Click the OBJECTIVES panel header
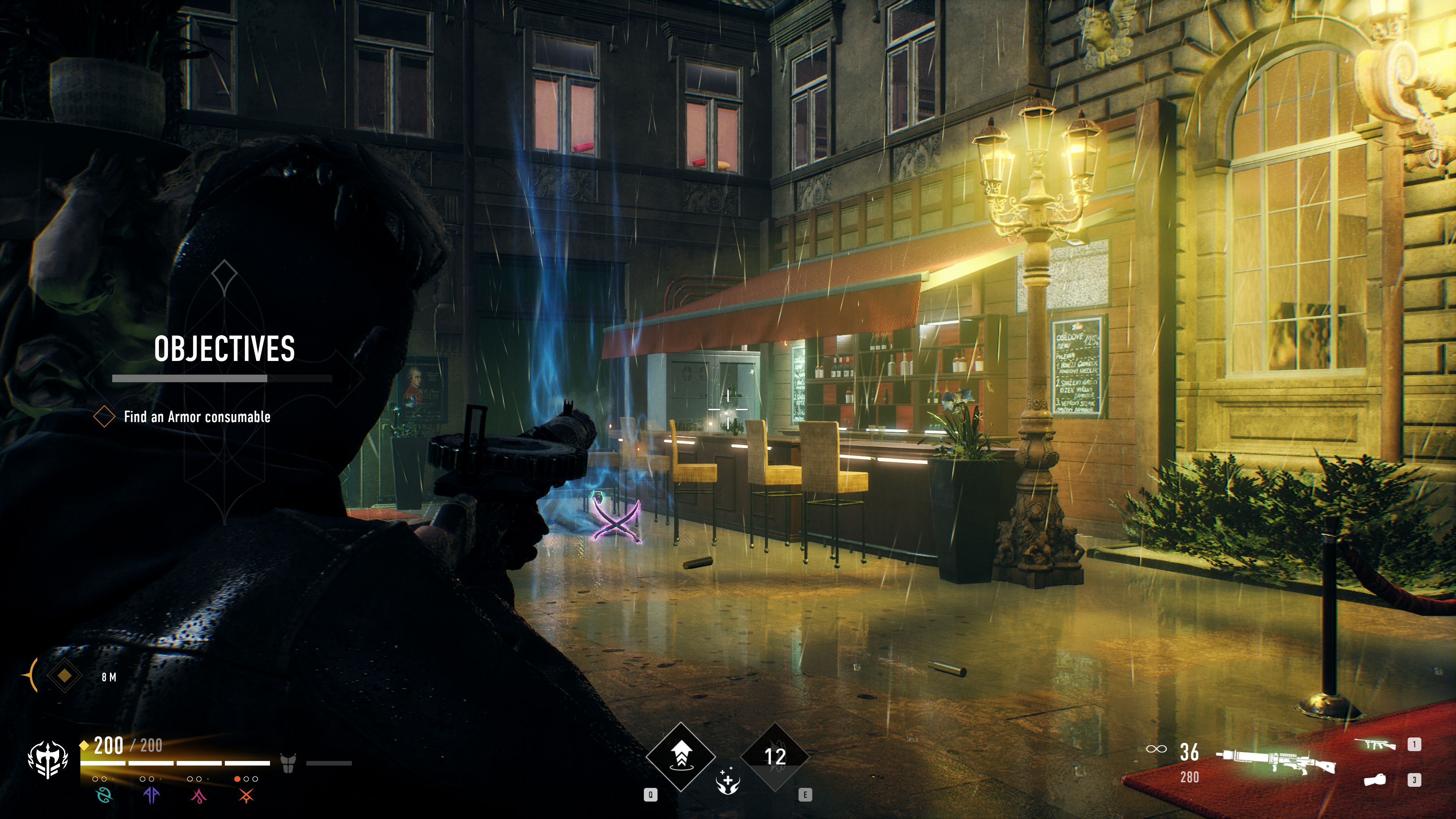The height and width of the screenshot is (819, 1456). click(x=224, y=348)
